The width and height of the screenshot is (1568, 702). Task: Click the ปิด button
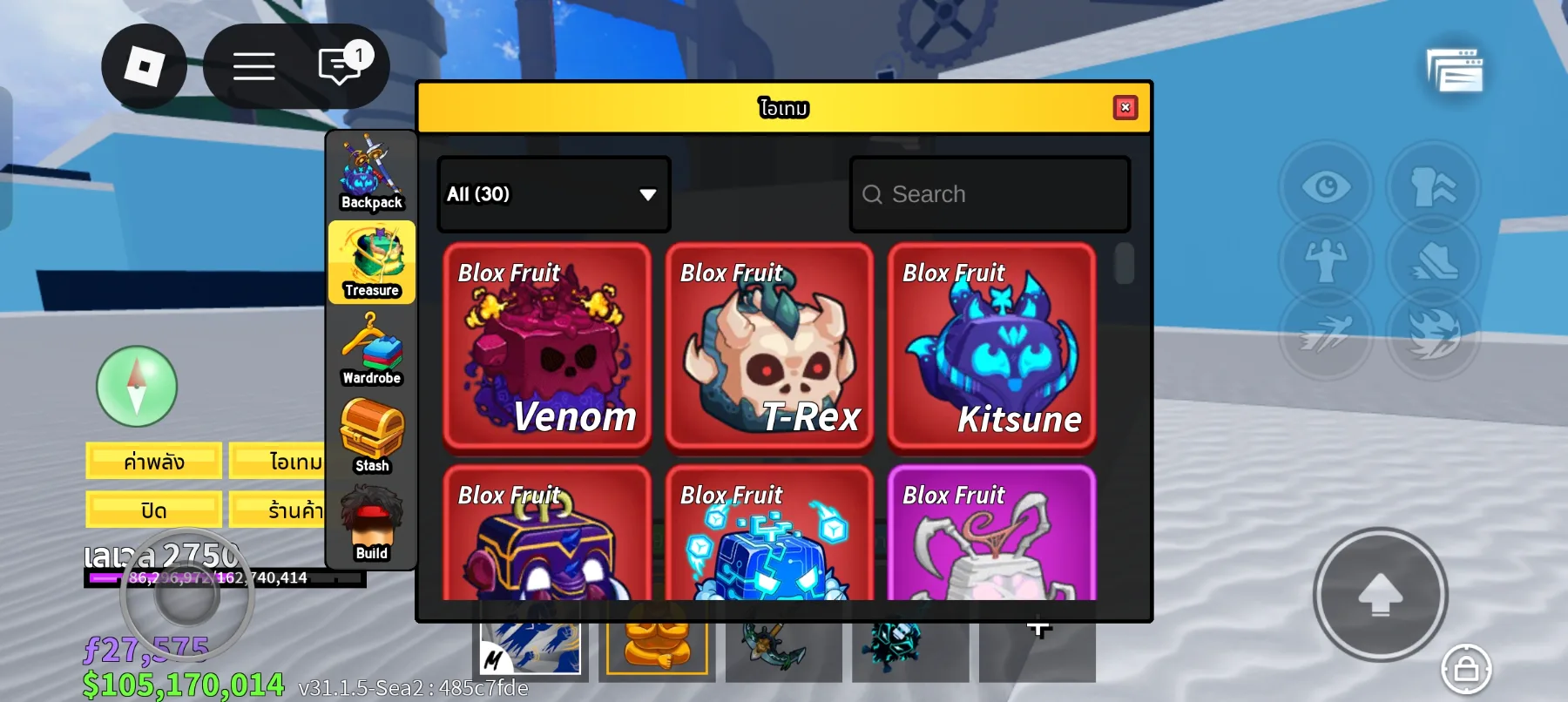click(152, 509)
